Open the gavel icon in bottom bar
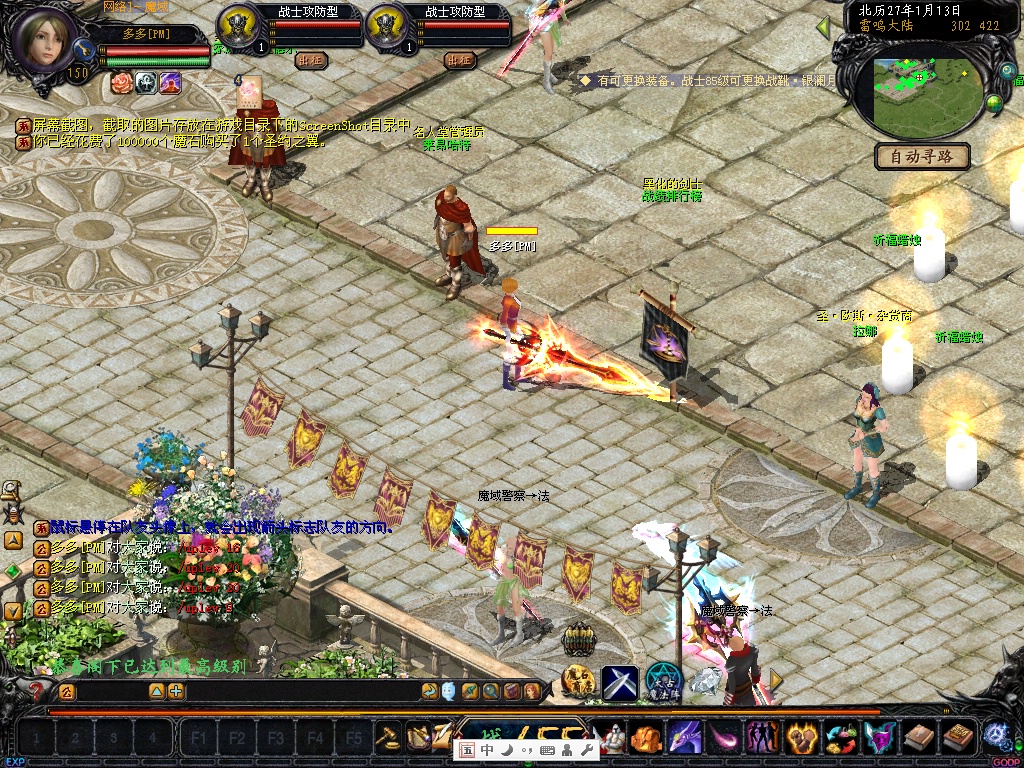The height and width of the screenshot is (768, 1024). (x=387, y=737)
